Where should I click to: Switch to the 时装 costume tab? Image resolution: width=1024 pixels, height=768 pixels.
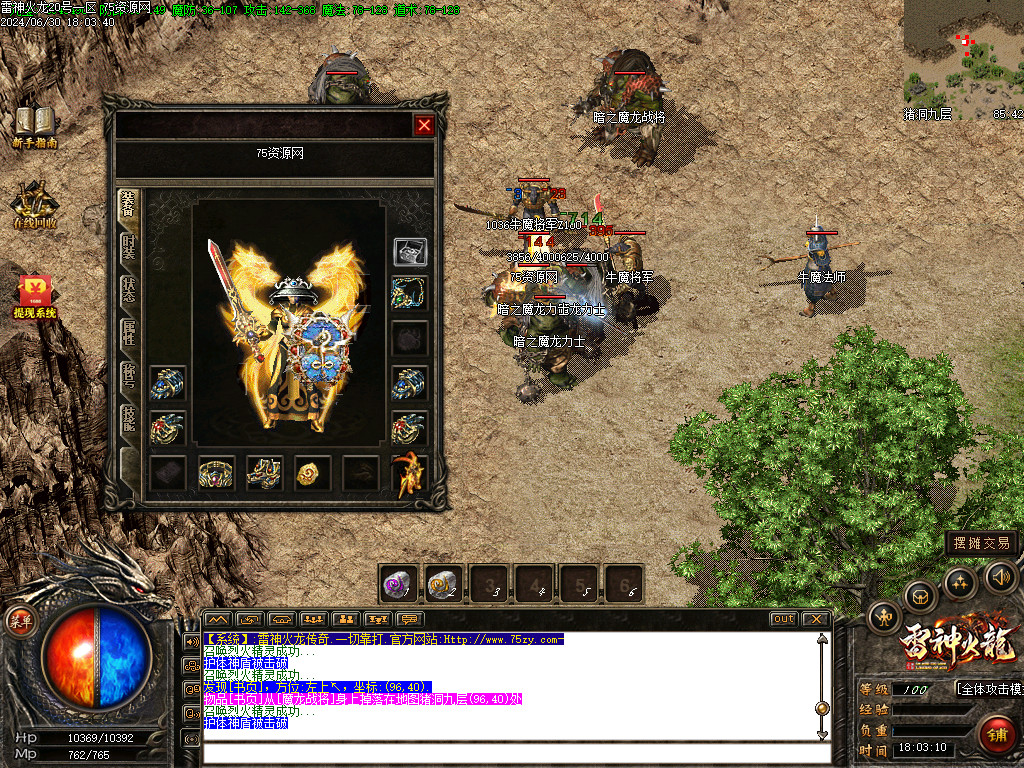tap(129, 248)
